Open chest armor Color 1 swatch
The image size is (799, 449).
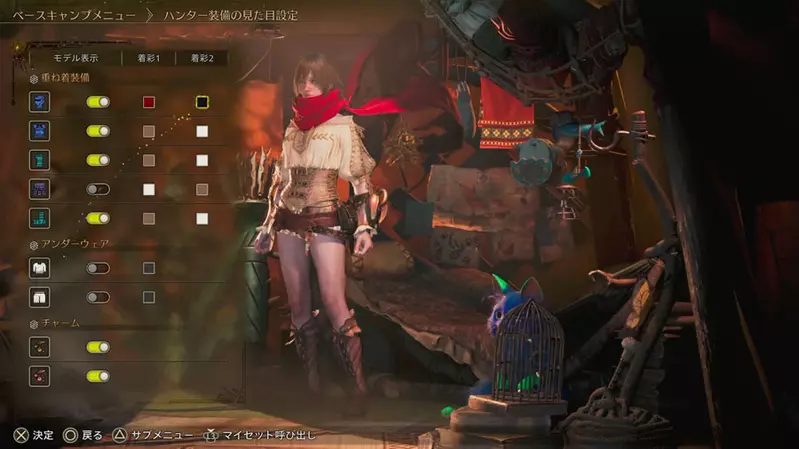(x=149, y=131)
